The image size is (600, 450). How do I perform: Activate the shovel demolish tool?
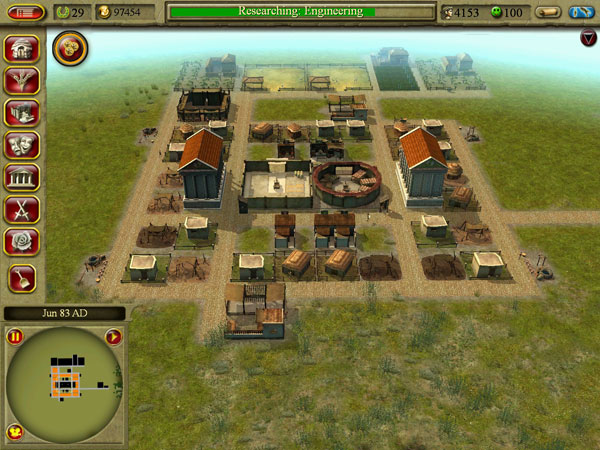coord(22,278)
